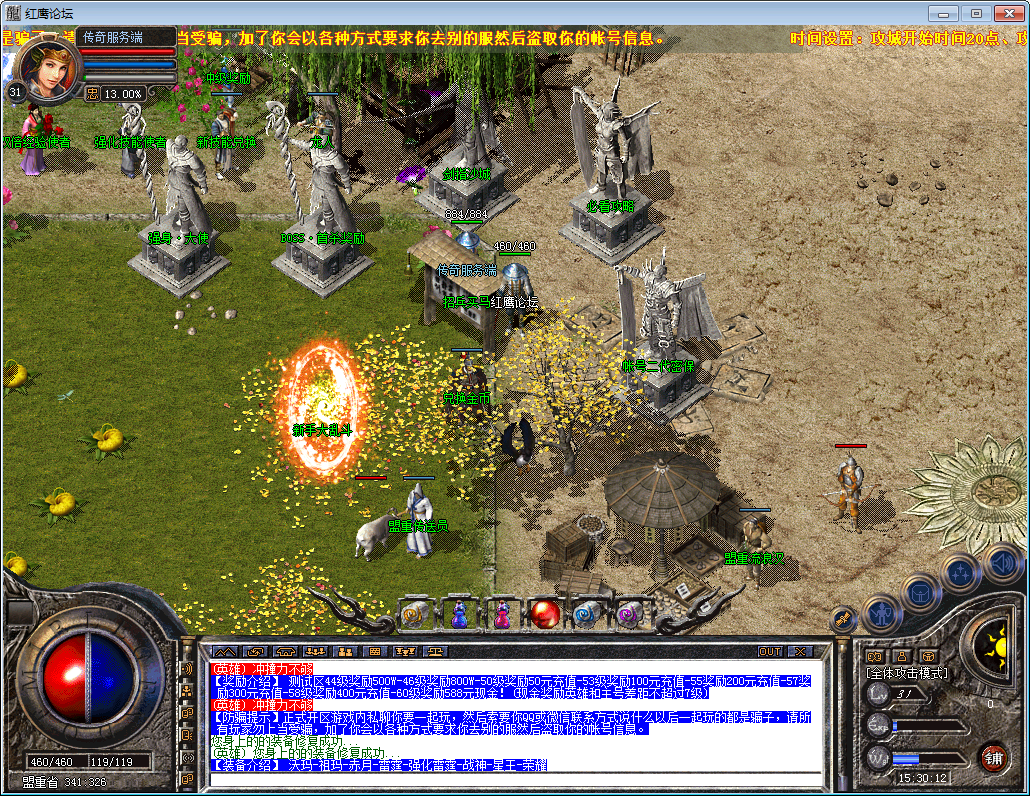Minimize the game window

(944, 13)
